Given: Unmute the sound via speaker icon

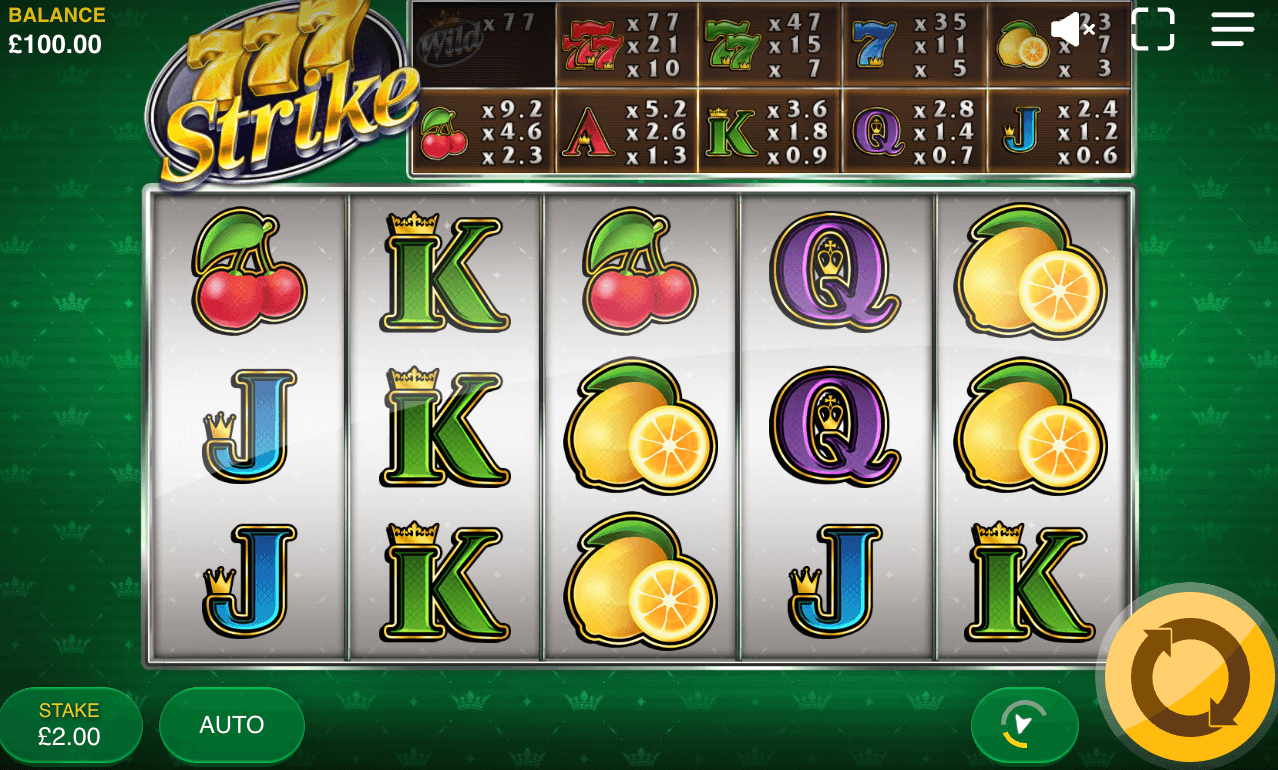Looking at the screenshot, I should [x=1073, y=30].
